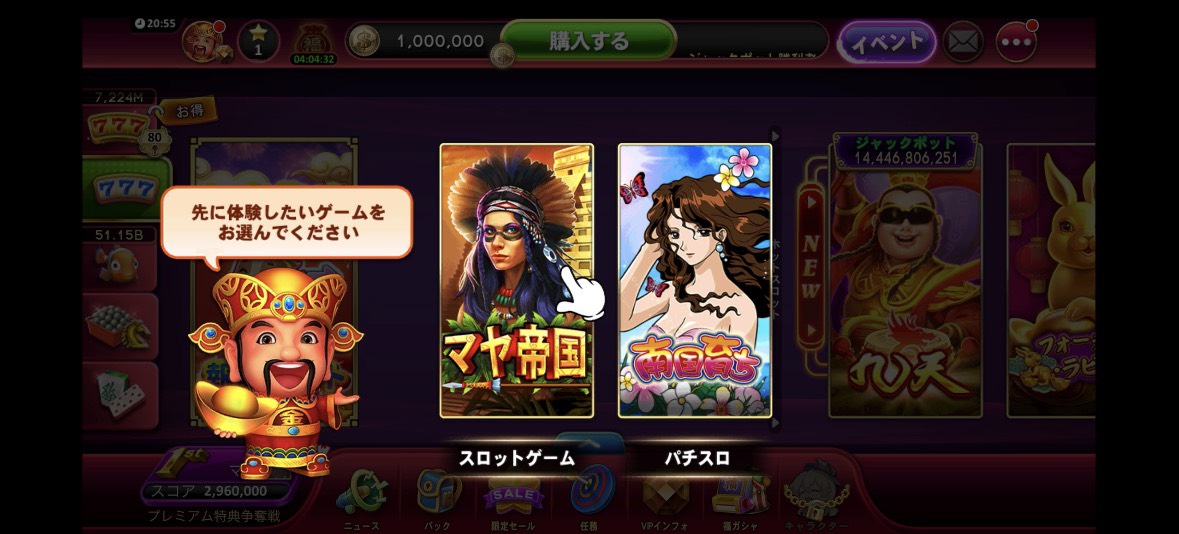Select the green 777 category tab
The width and height of the screenshot is (1179, 534).
tap(123, 188)
